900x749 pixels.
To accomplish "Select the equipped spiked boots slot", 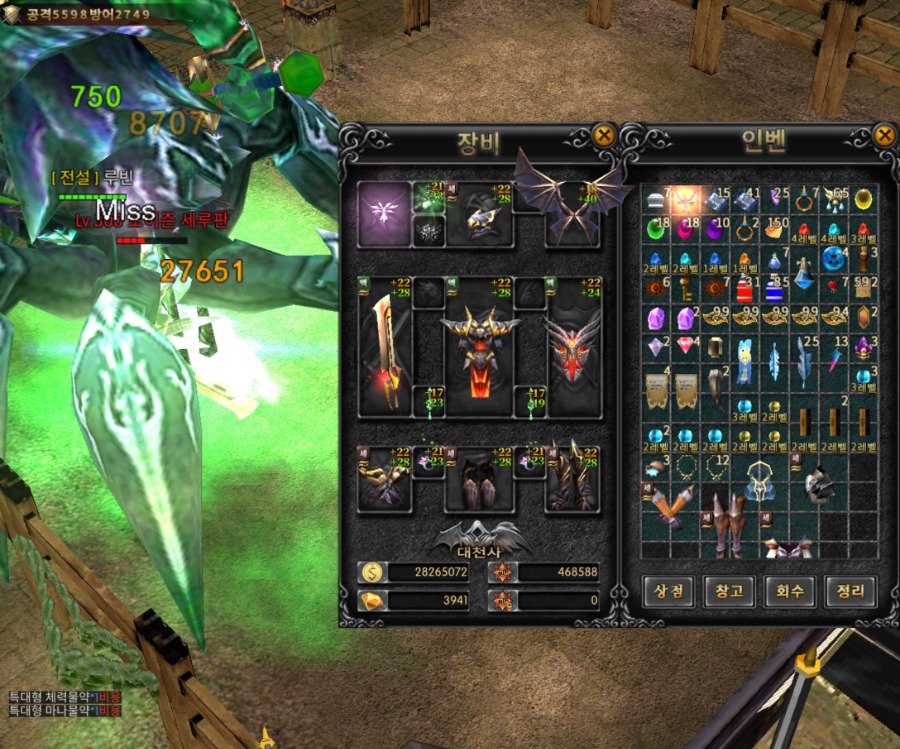I will pos(573,480).
